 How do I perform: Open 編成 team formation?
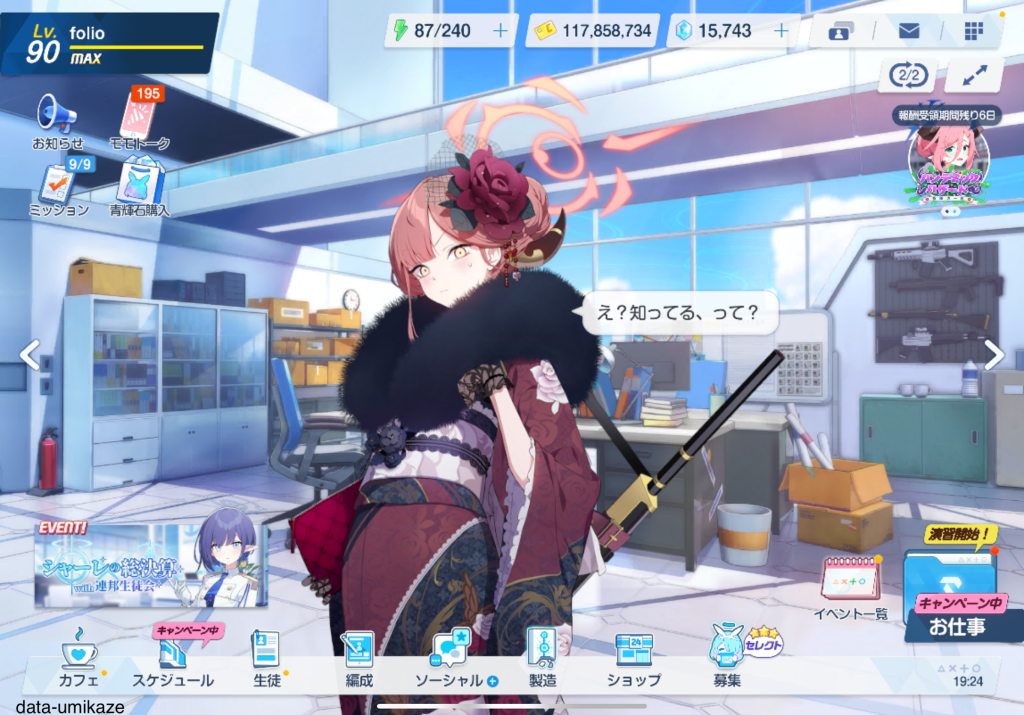pyautogui.click(x=358, y=659)
